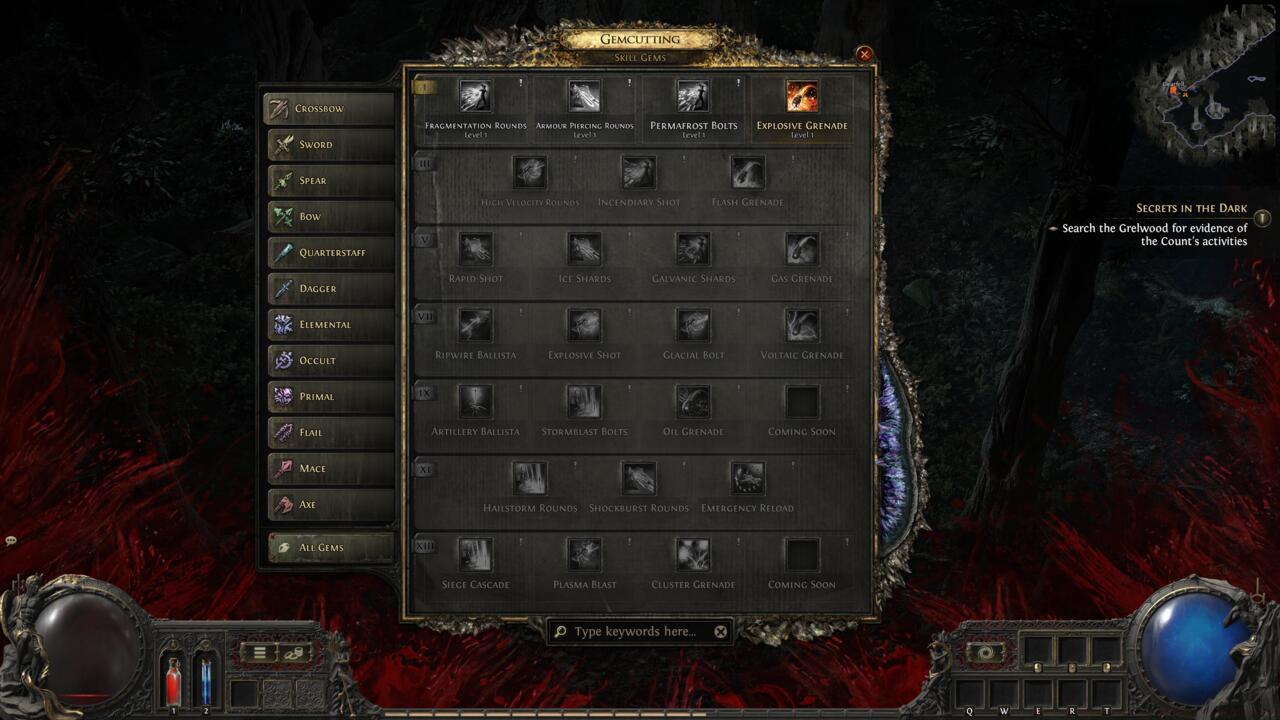Select the Permafrost Bolts gem

click(694, 97)
